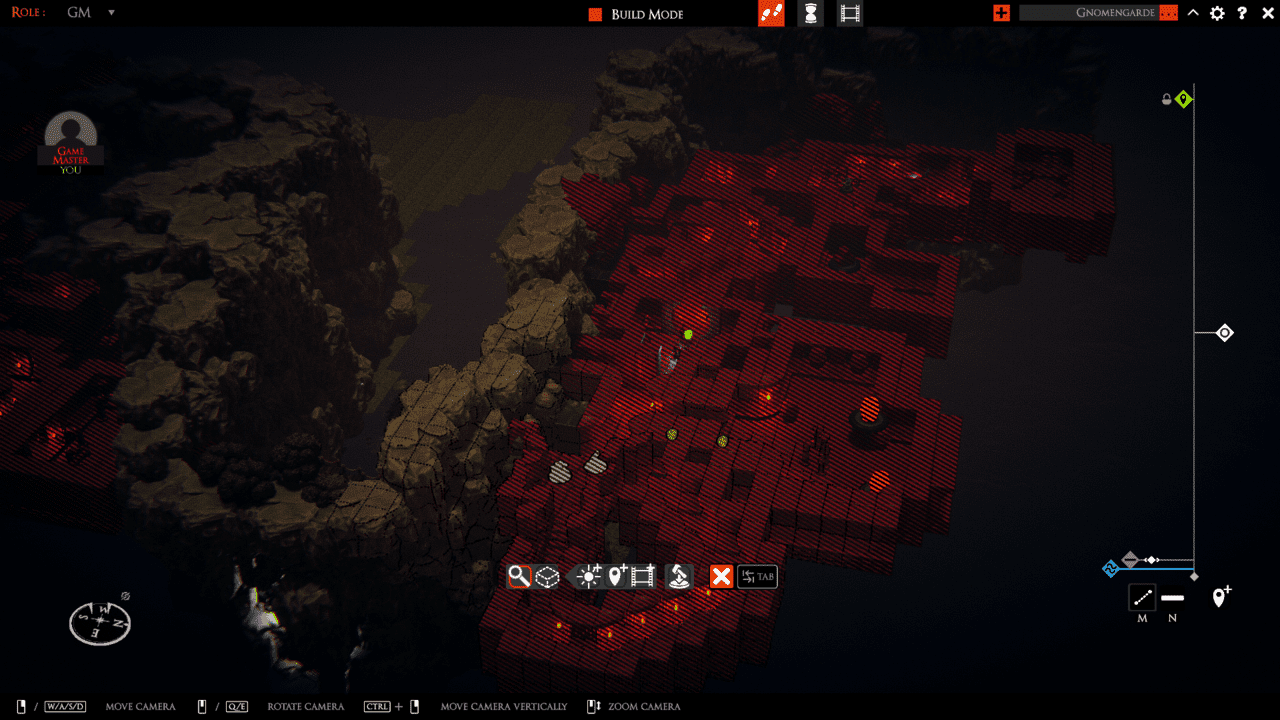Screen dimensions: 1280x720
Task: Select the magnifying glass inspect tool
Action: pos(518,577)
